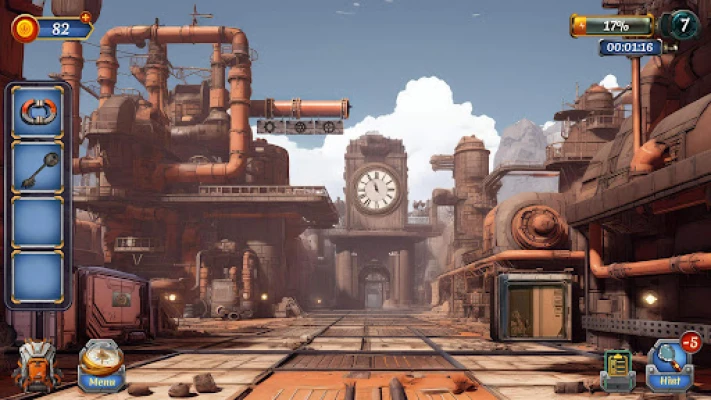The width and height of the screenshot is (711, 400).
Task: Open the clipboard task list
Action: [617, 369]
